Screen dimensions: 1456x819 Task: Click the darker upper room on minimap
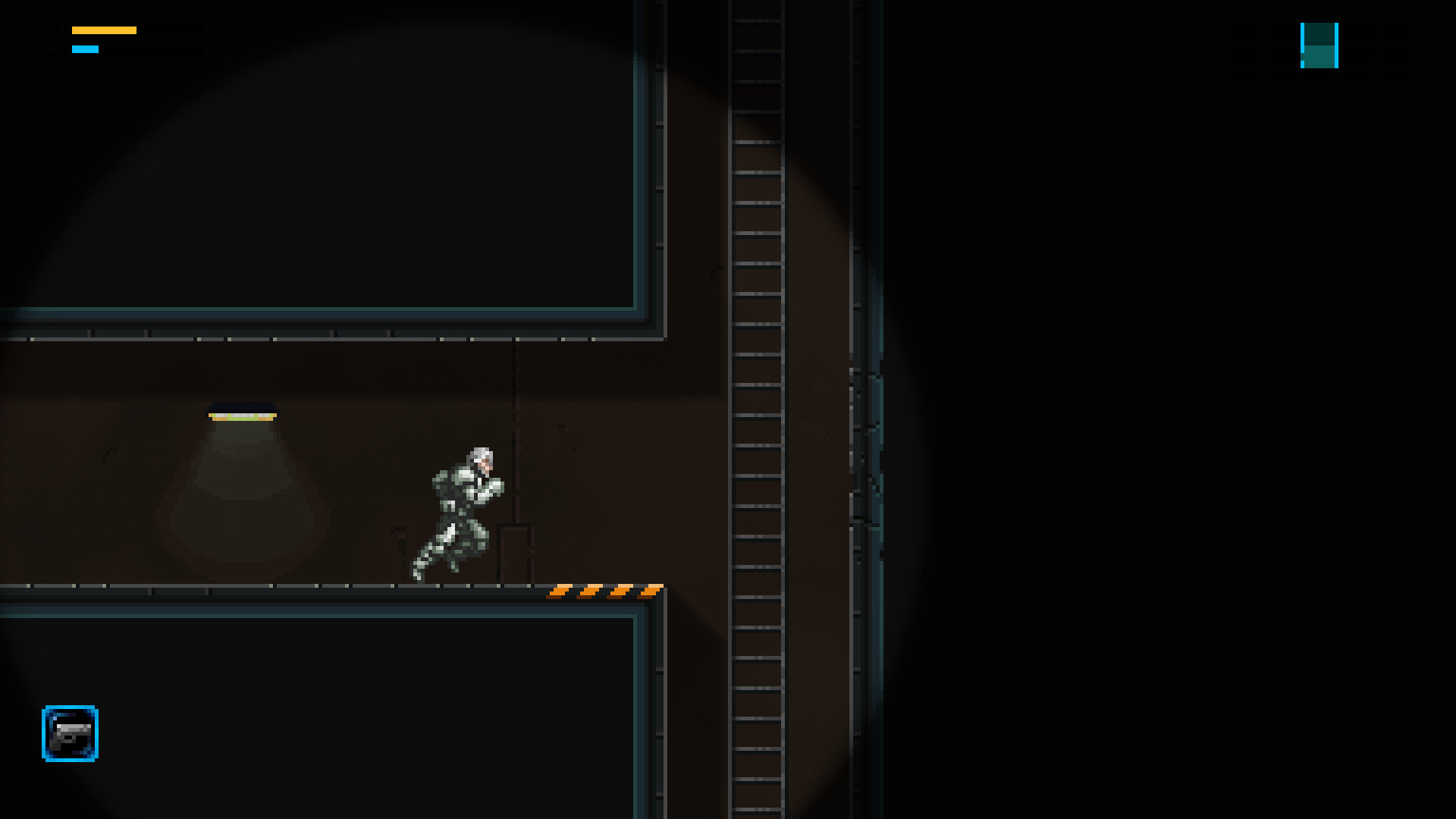[x=1318, y=34]
